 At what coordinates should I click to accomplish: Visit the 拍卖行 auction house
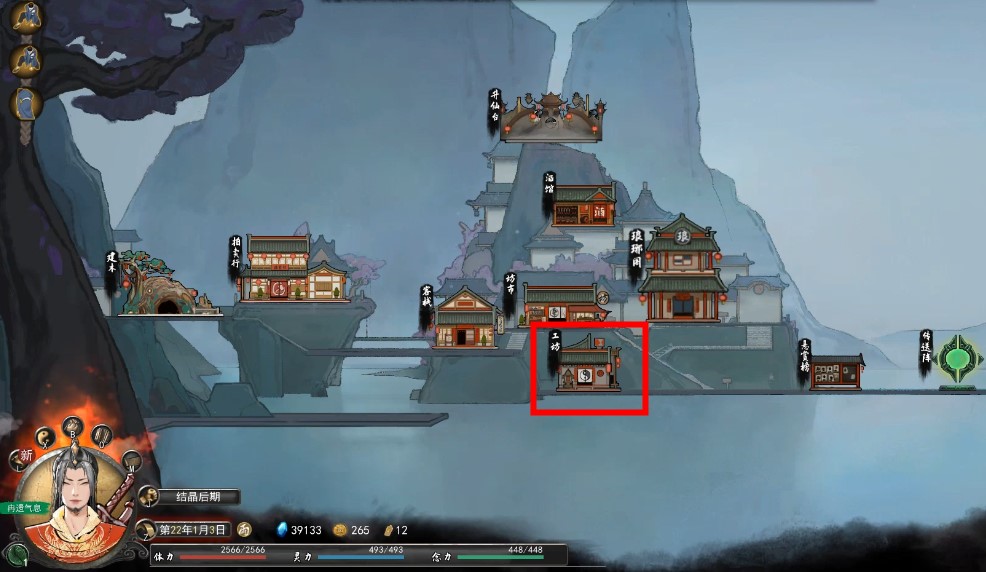click(x=291, y=272)
